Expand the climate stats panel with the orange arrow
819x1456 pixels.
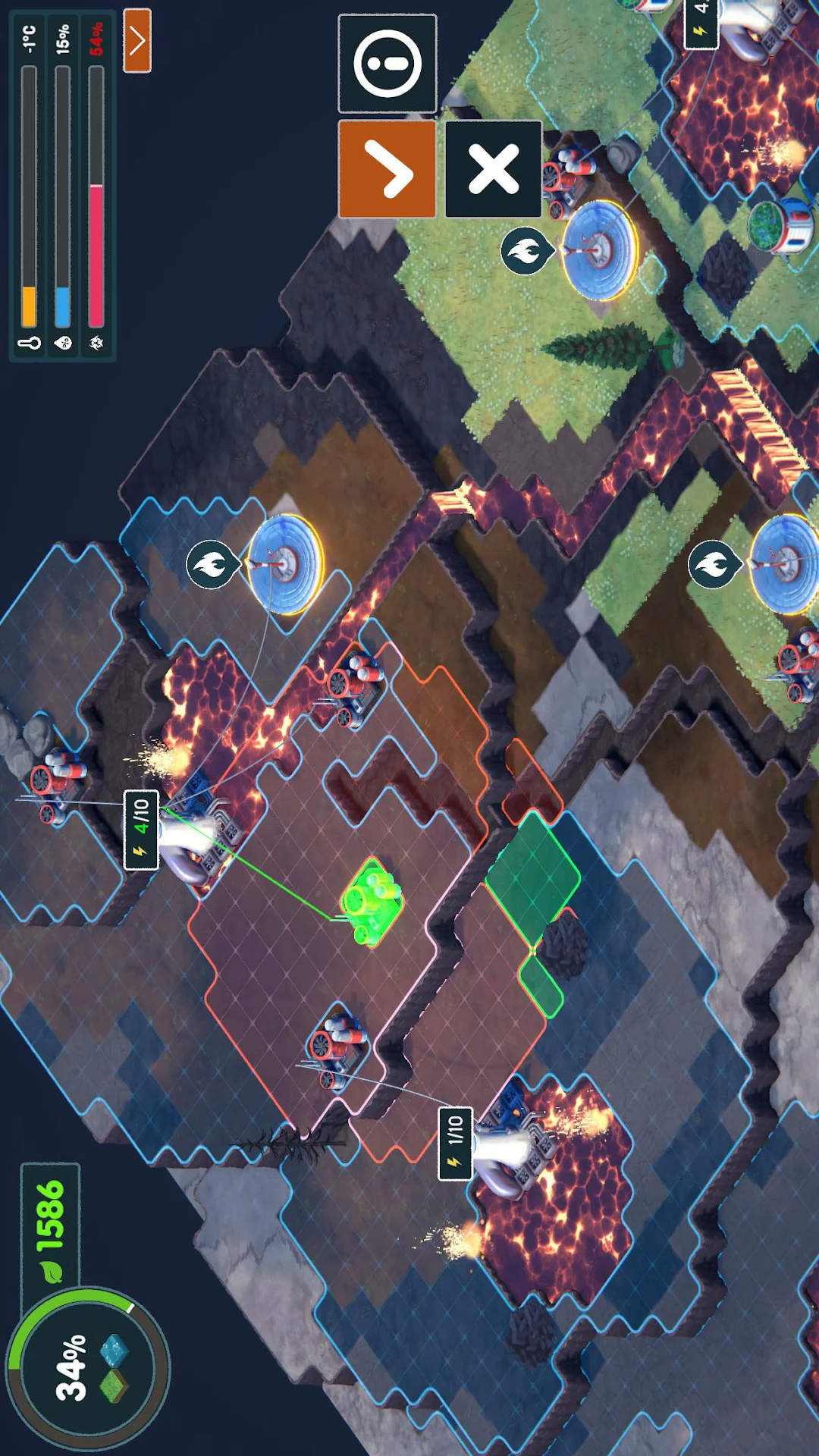pos(137,41)
